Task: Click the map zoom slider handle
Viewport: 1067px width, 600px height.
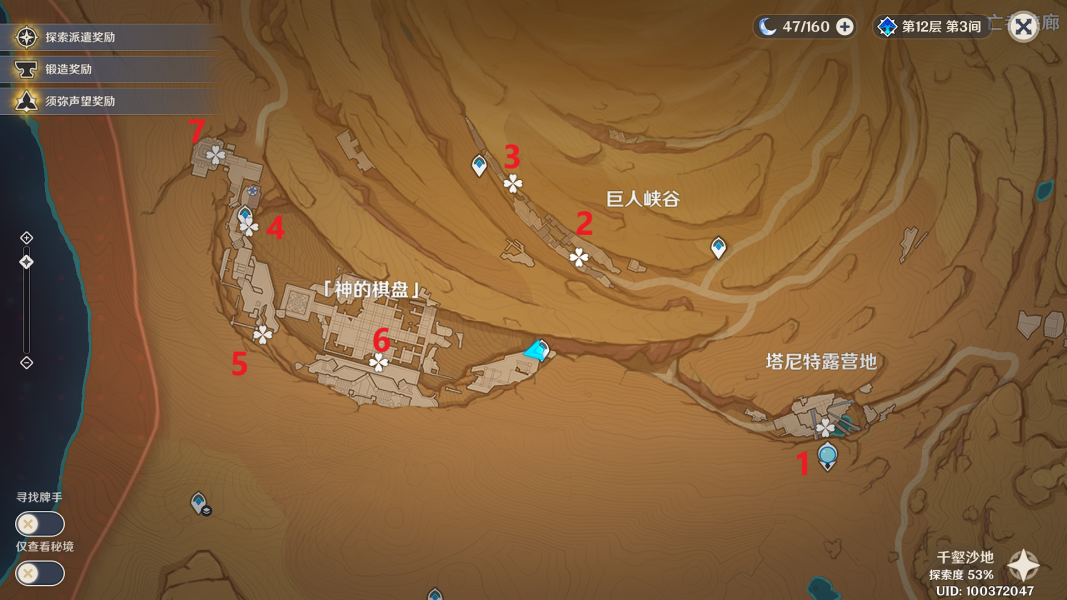Action: pos(27,262)
